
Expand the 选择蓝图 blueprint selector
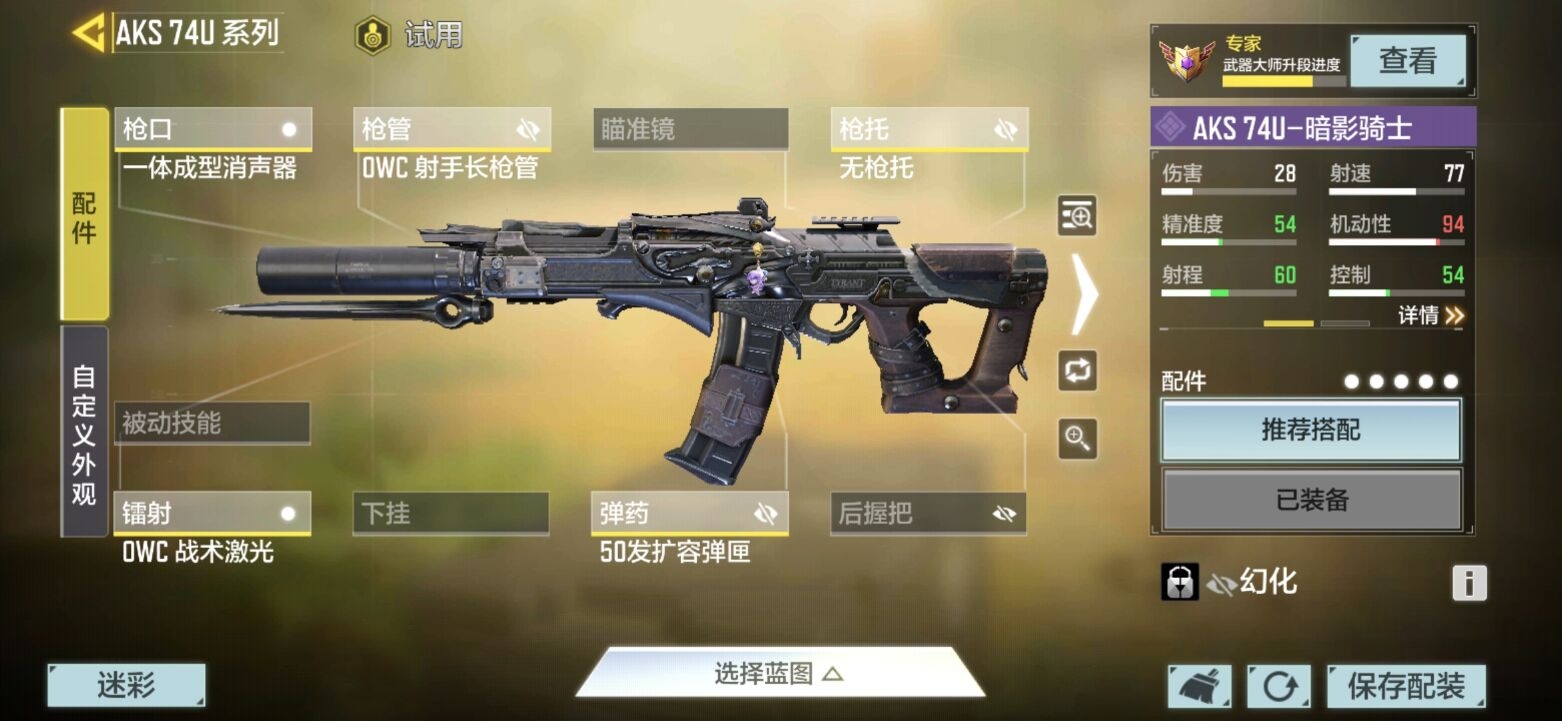781,674
